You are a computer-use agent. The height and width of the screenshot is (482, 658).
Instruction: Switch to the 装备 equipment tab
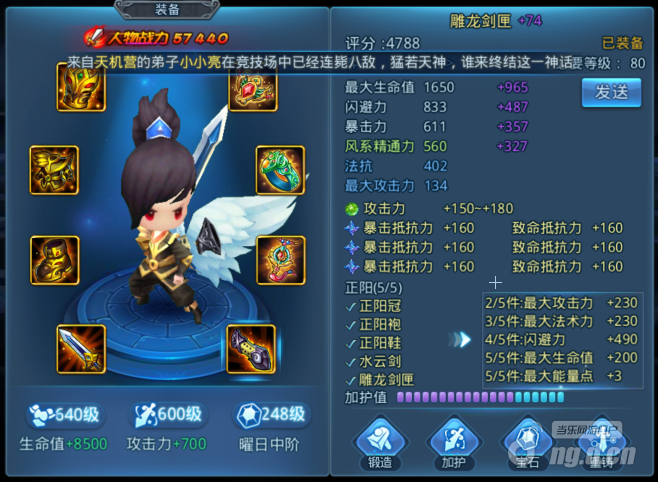tap(167, 10)
